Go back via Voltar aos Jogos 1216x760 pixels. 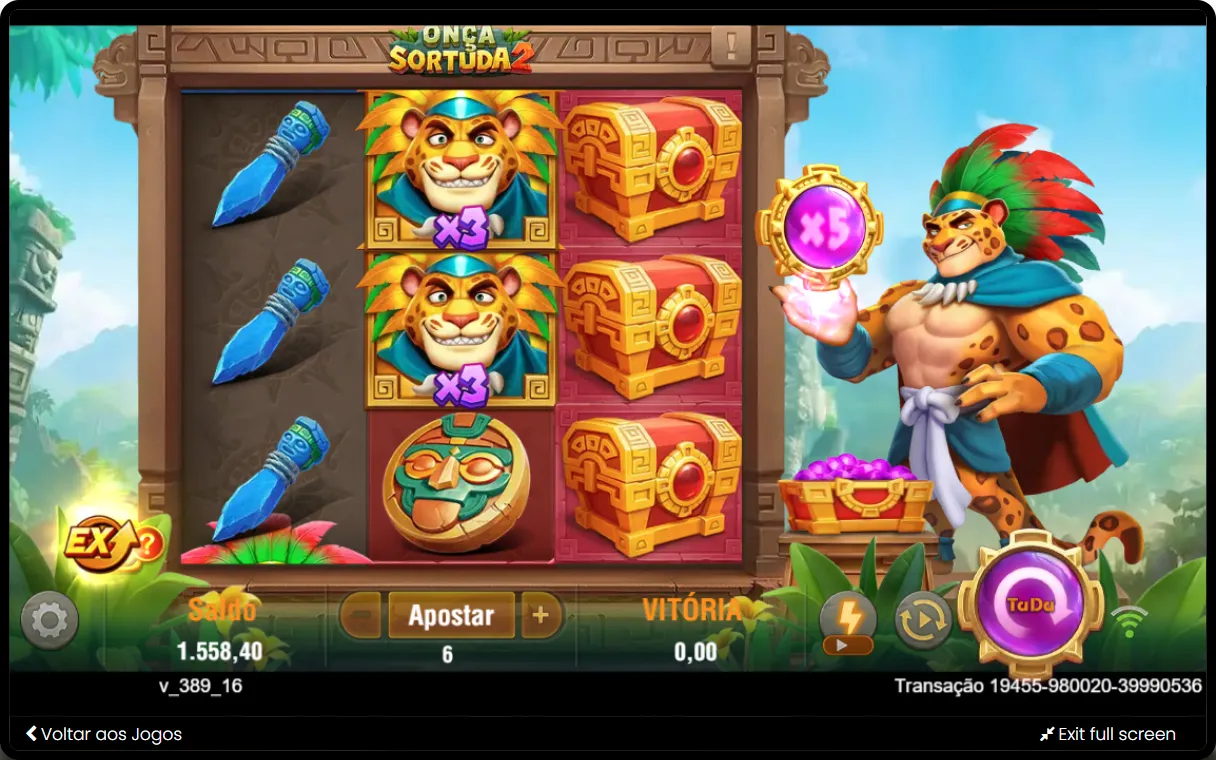104,734
